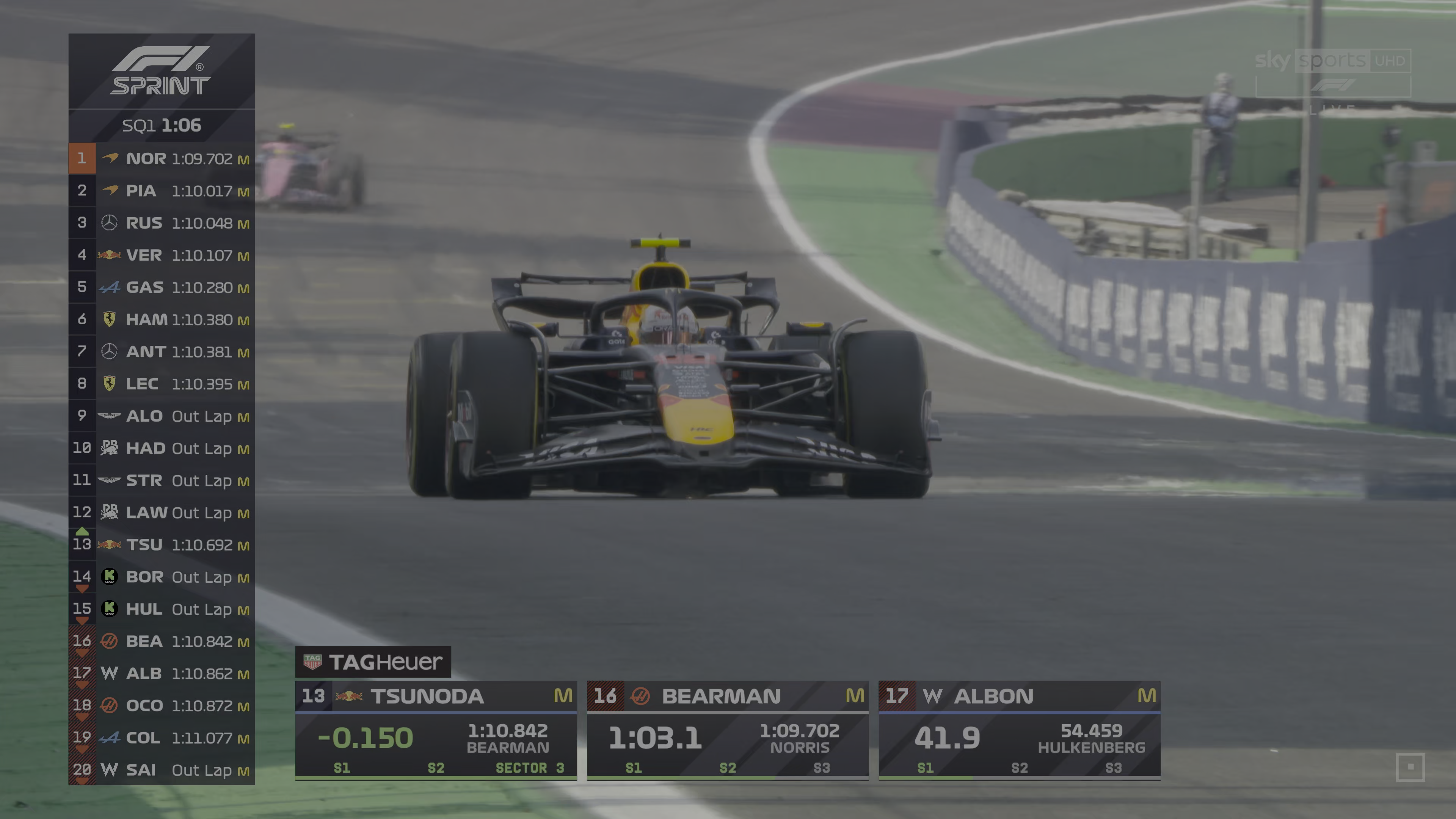Click Hamilton's leaderboard entry
Screen dimensions: 1456x819
pyautogui.click(x=162, y=319)
